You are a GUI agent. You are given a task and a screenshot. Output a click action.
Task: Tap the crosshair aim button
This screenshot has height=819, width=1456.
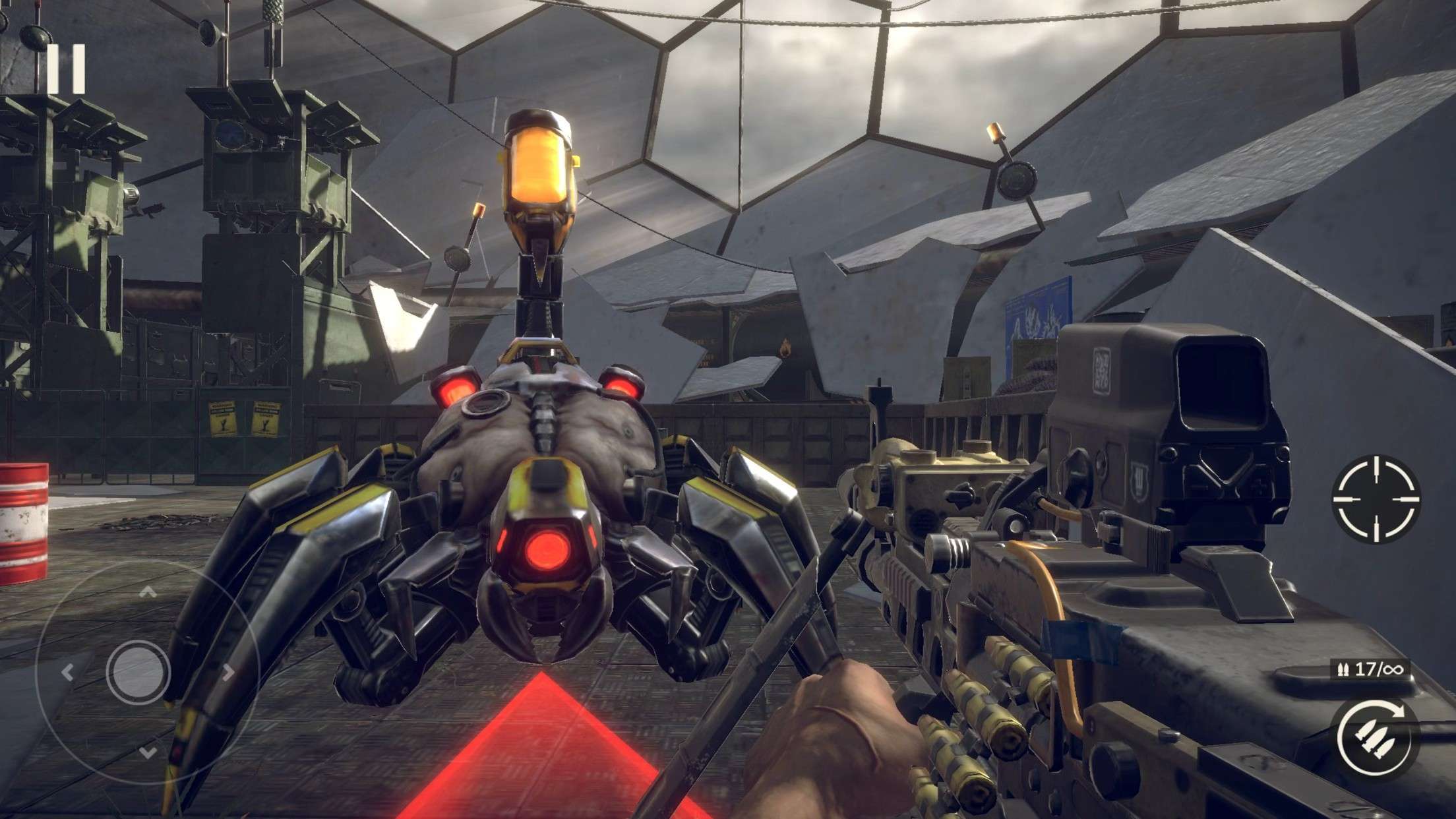[1376, 499]
